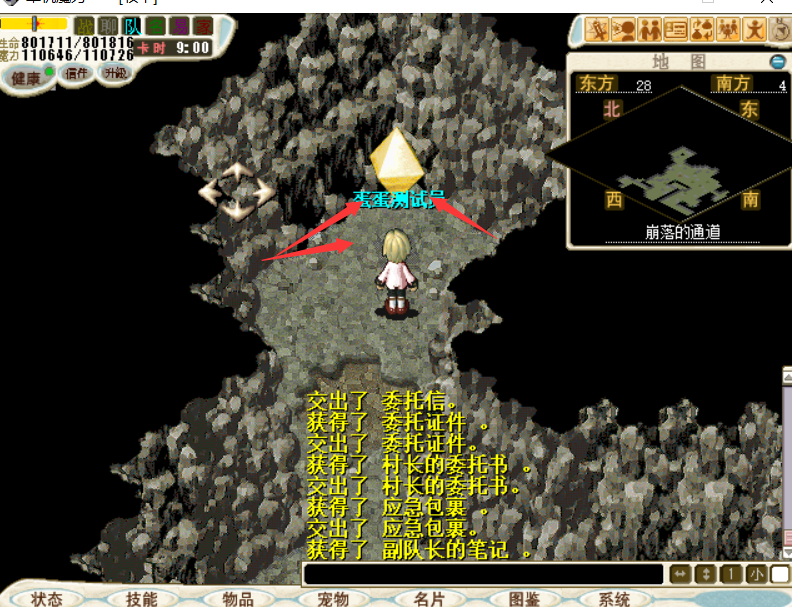The width and height of the screenshot is (792, 607).
Task: Toggle the 易 trade switch
Action: [x=179, y=25]
